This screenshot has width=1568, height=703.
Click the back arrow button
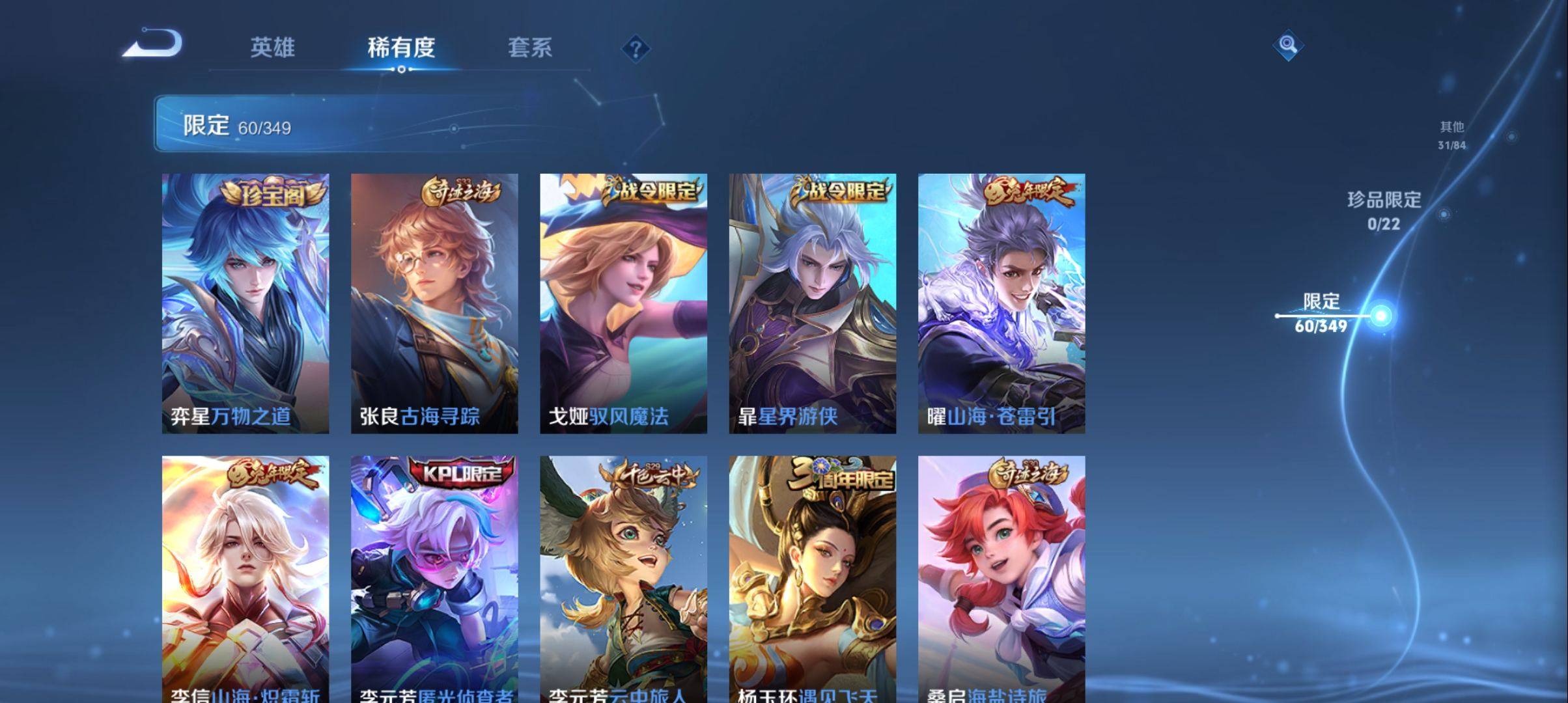pyautogui.click(x=154, y=44)
